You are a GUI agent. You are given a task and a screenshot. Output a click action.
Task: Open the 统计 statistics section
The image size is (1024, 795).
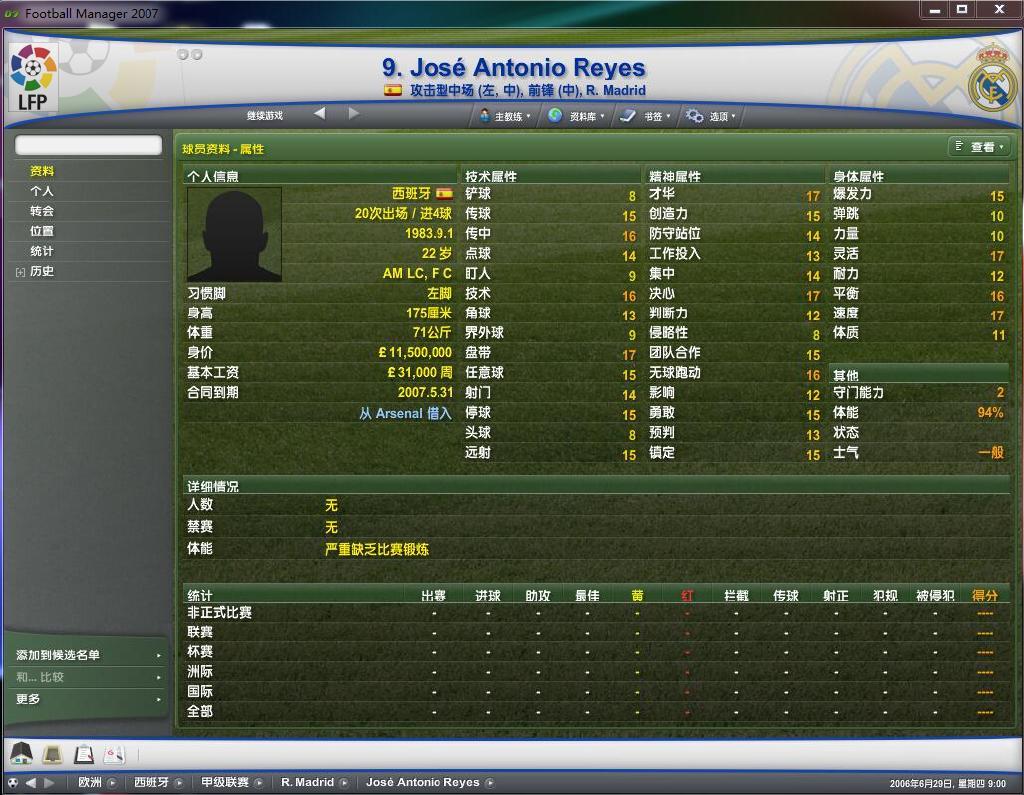pos(42,251)
